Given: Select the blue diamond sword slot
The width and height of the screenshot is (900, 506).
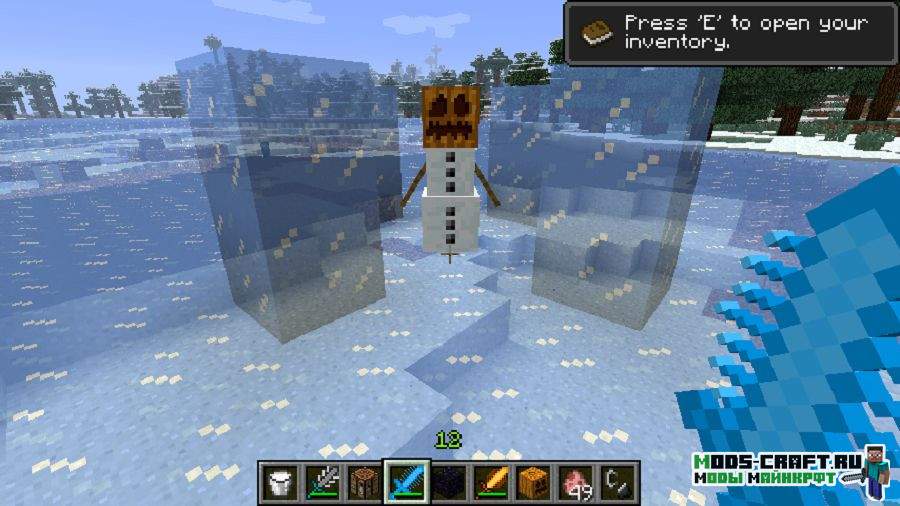Looking at the screenshot, I should (406, 482).
